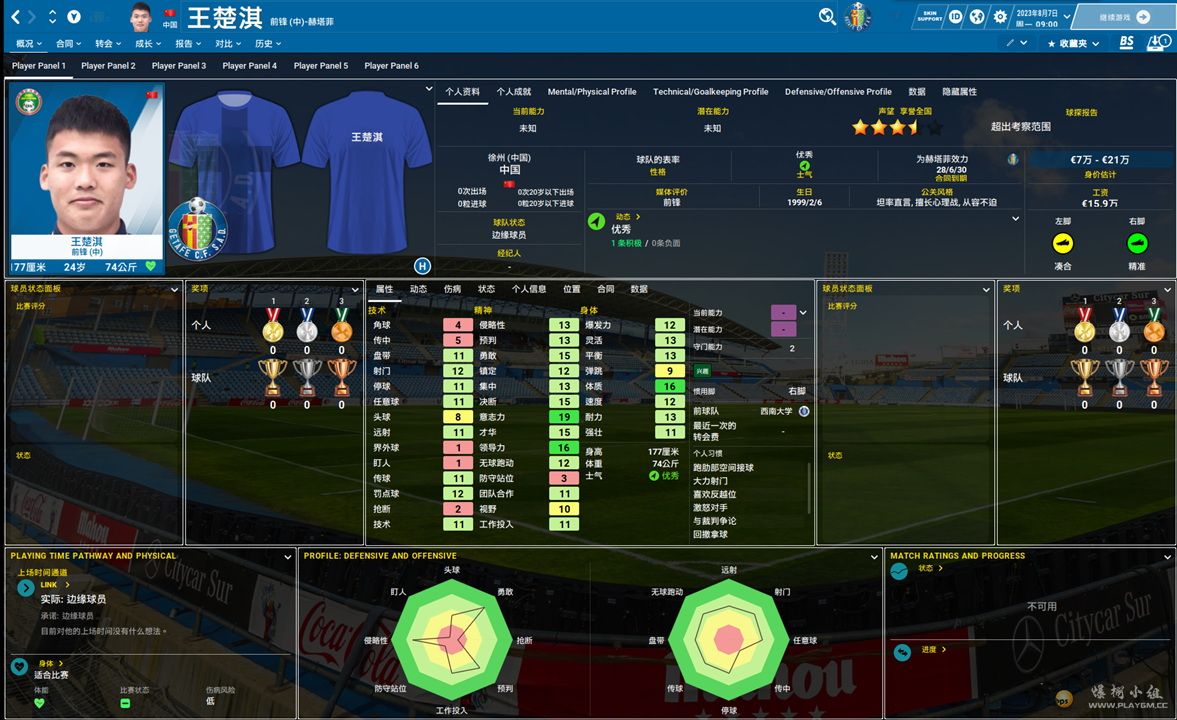The image size is (1177, 720).
Task: Switch to Player Panel 6 tab
Action: click(x=391, y=66)
